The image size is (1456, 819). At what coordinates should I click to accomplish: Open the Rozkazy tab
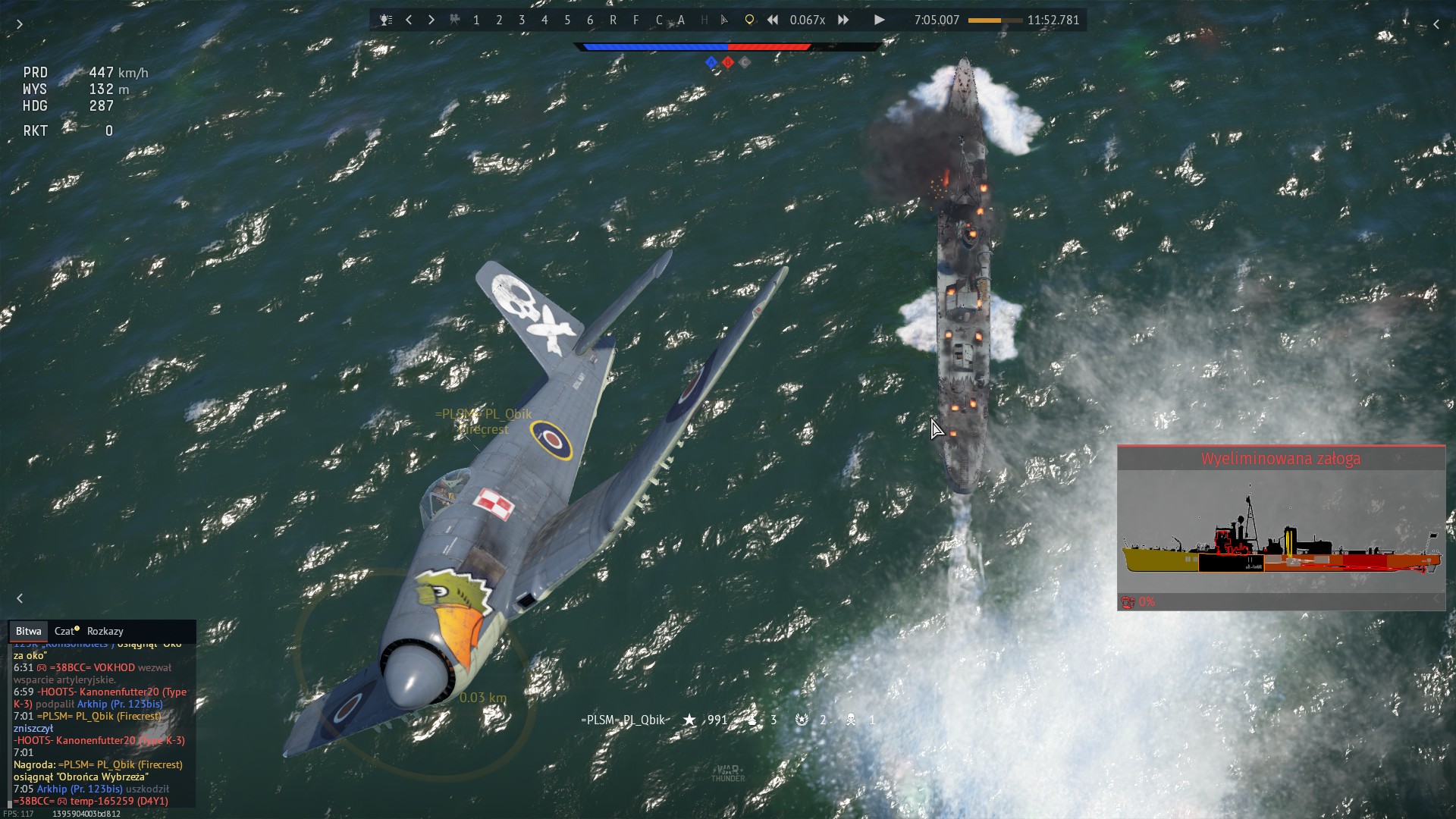tap(105, 631)
